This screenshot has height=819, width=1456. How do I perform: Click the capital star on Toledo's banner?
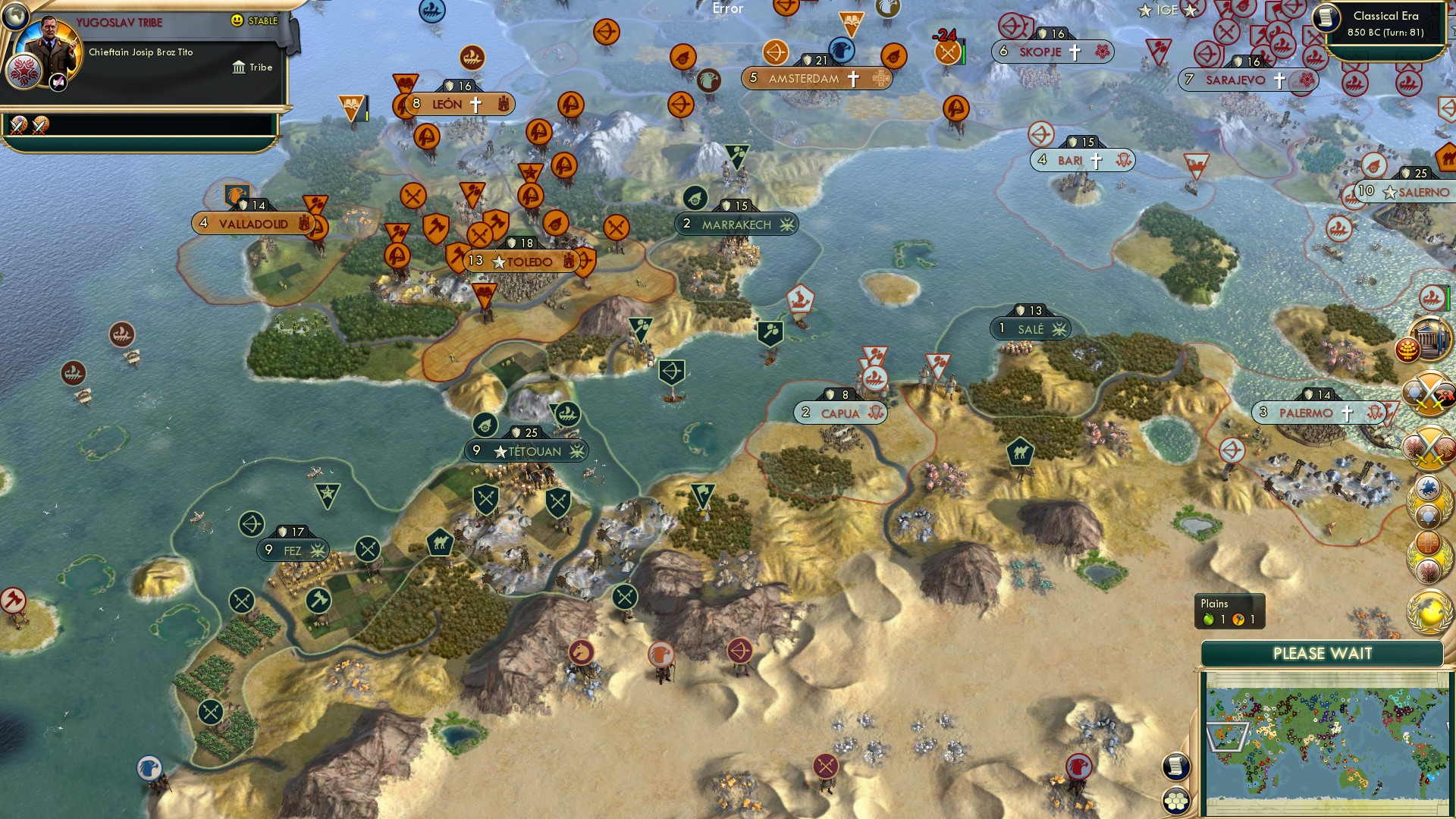pos(499,261)
